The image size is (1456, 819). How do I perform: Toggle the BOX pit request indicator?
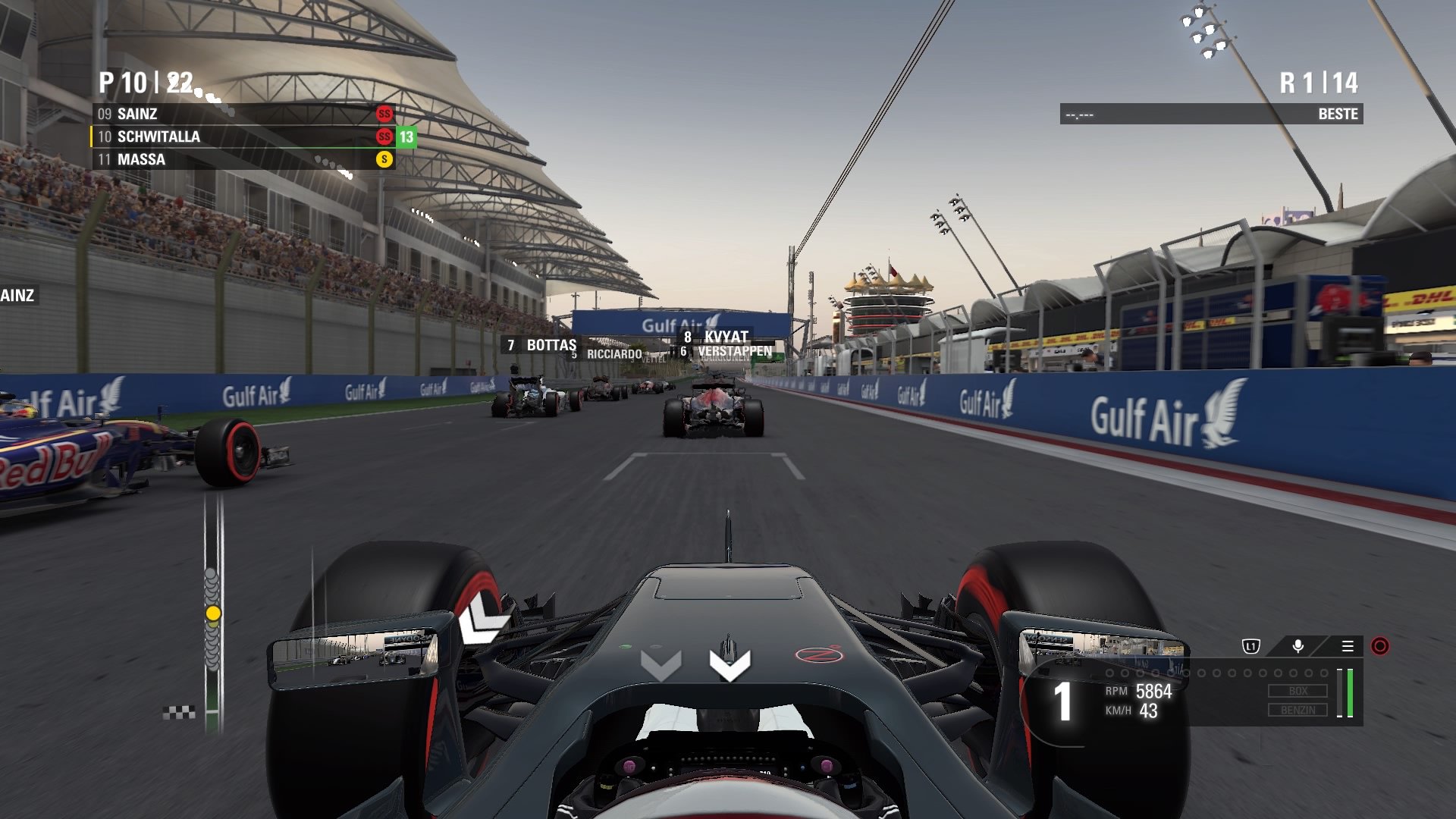[x=1298, y=690]
